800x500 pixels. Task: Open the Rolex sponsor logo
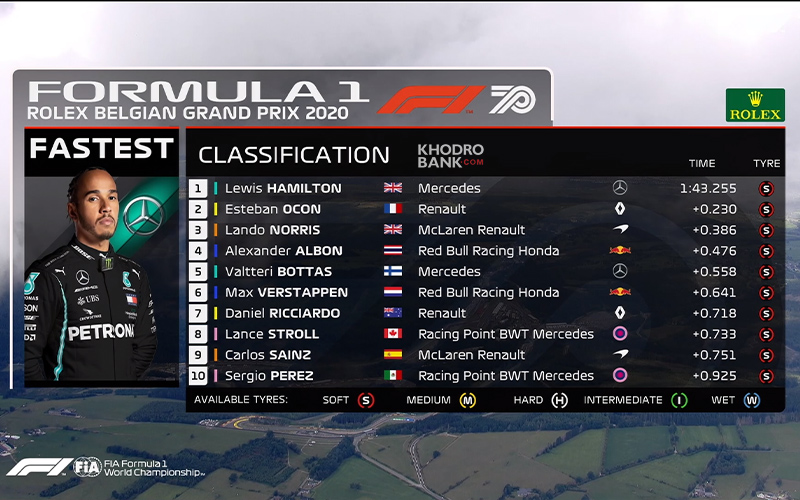(x=755, y=105)
